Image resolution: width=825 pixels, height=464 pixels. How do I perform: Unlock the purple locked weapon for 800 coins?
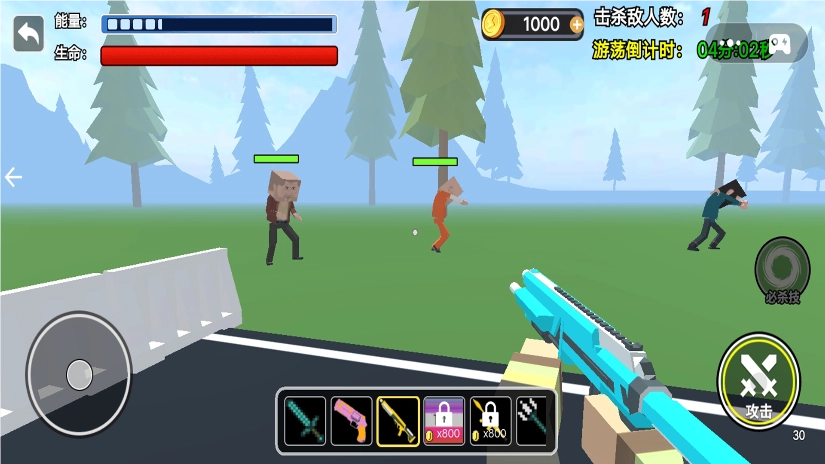443,421
